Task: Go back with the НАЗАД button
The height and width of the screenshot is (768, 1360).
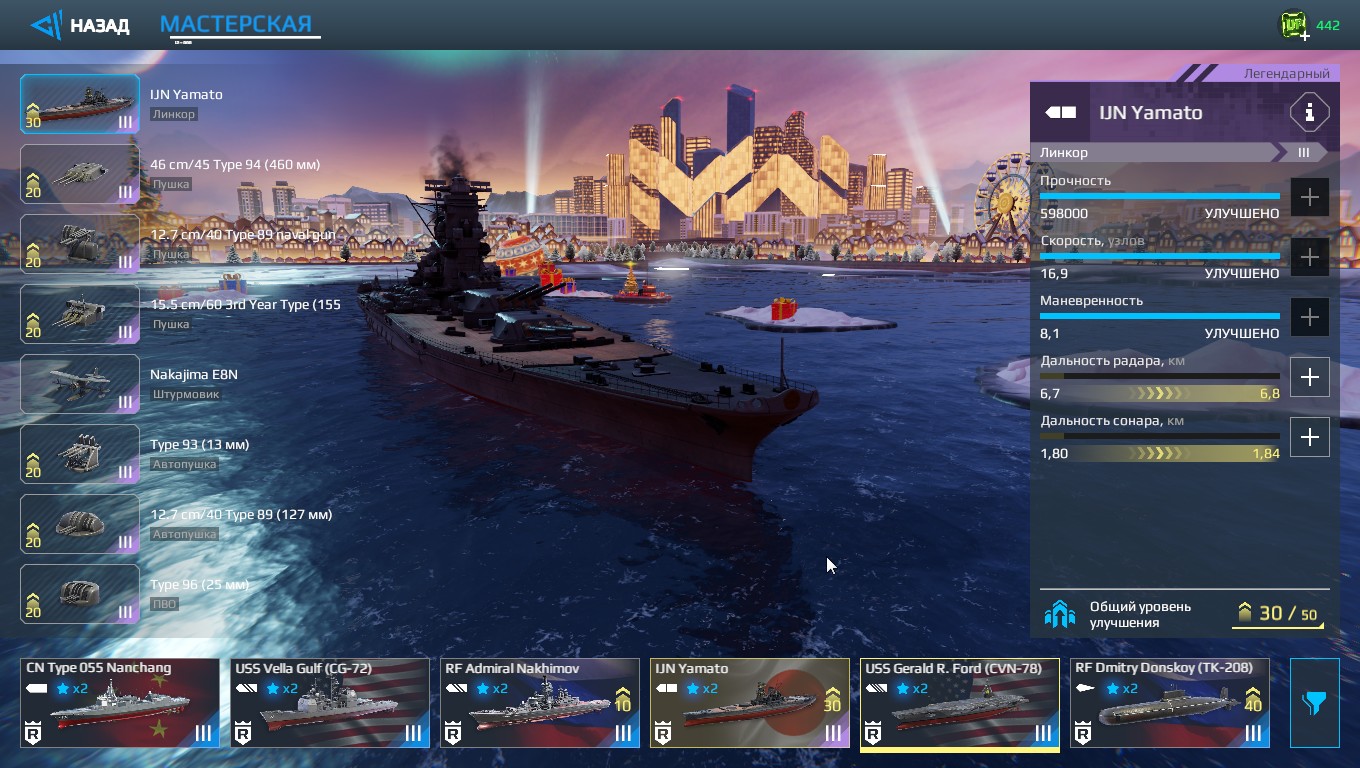Action: click(81, 25)
